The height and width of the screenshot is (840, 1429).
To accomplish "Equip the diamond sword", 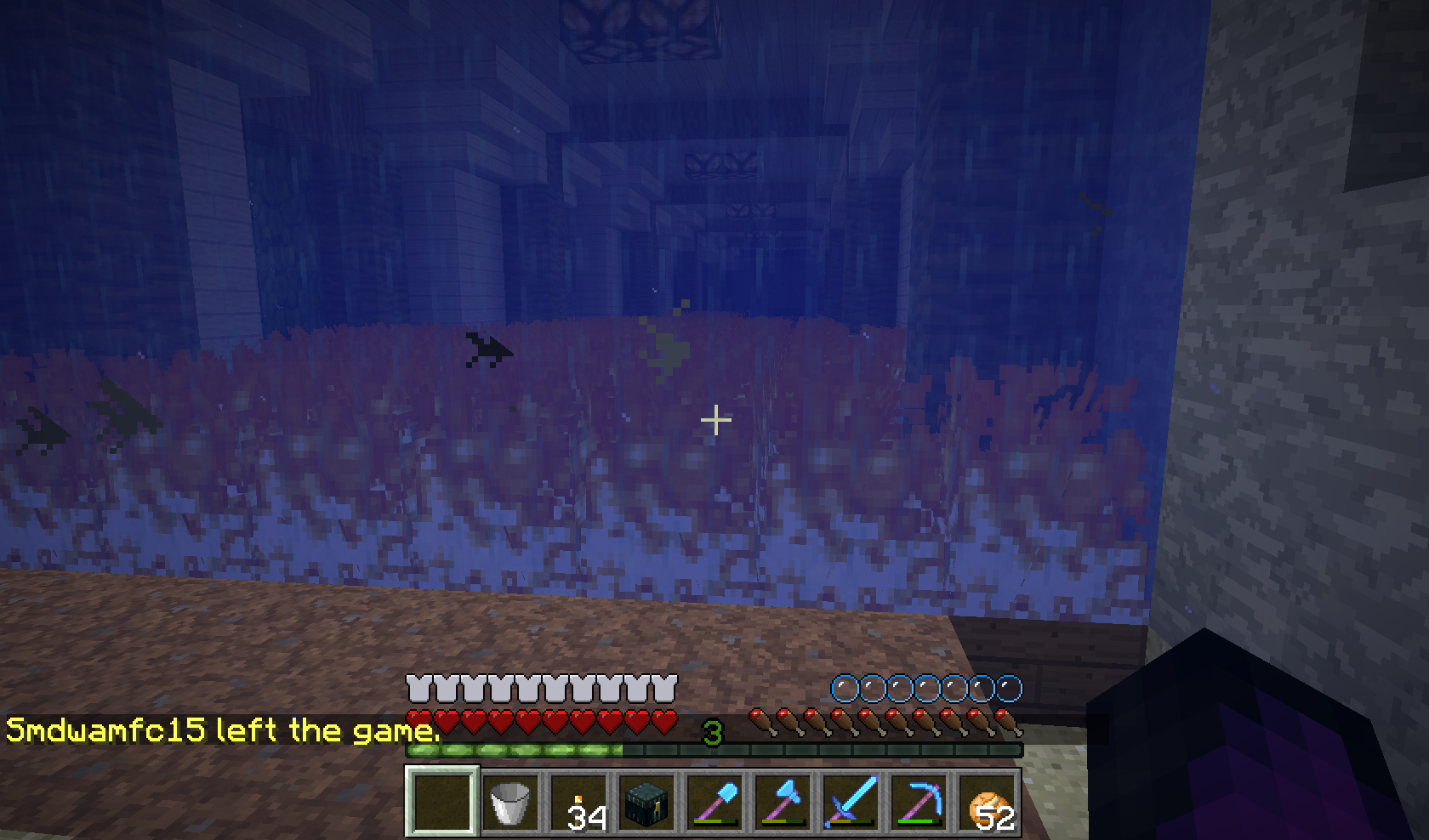I will coord(851,802).
